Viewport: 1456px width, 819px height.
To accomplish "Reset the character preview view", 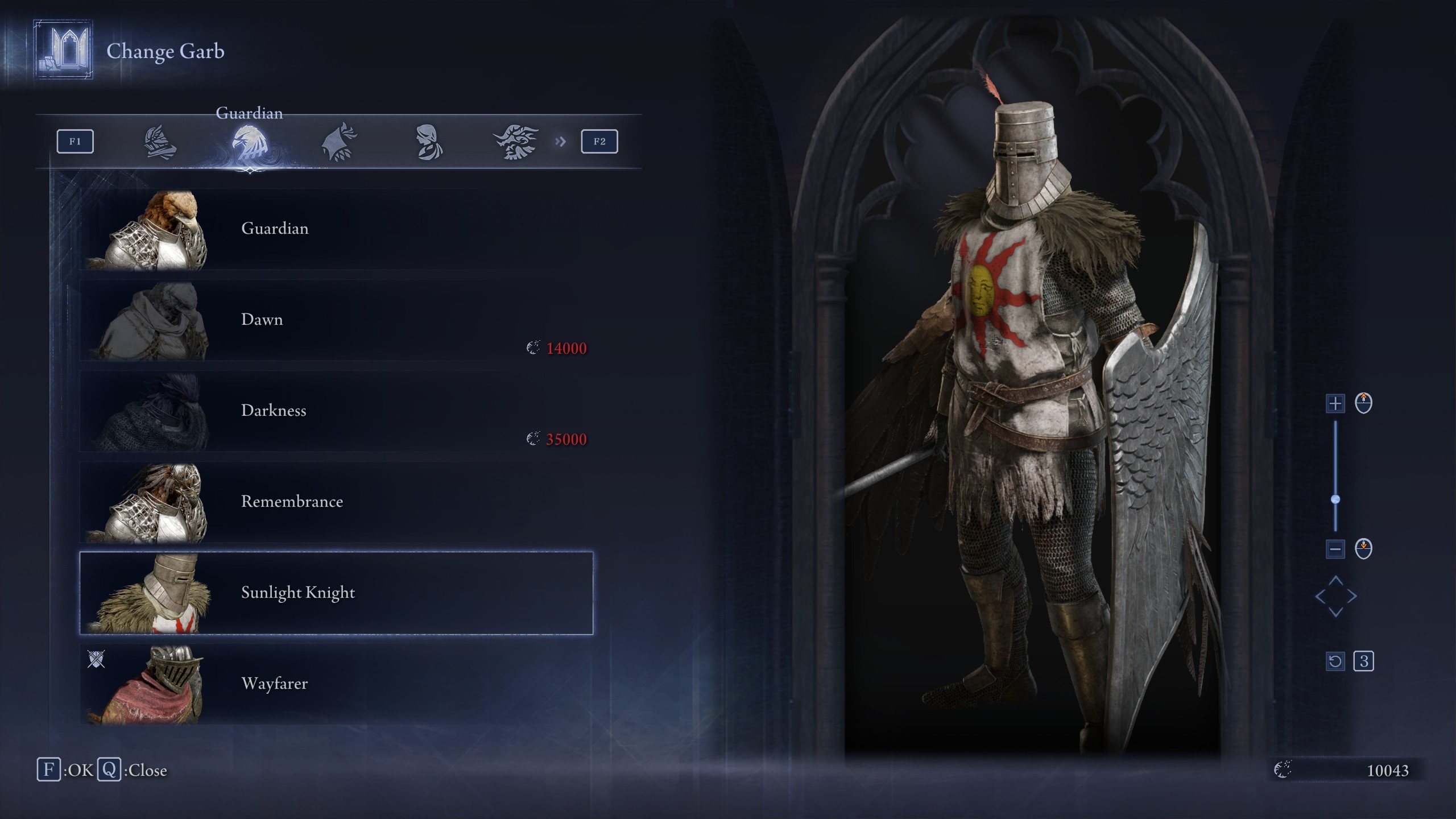I will click(x=1335, y=661).
